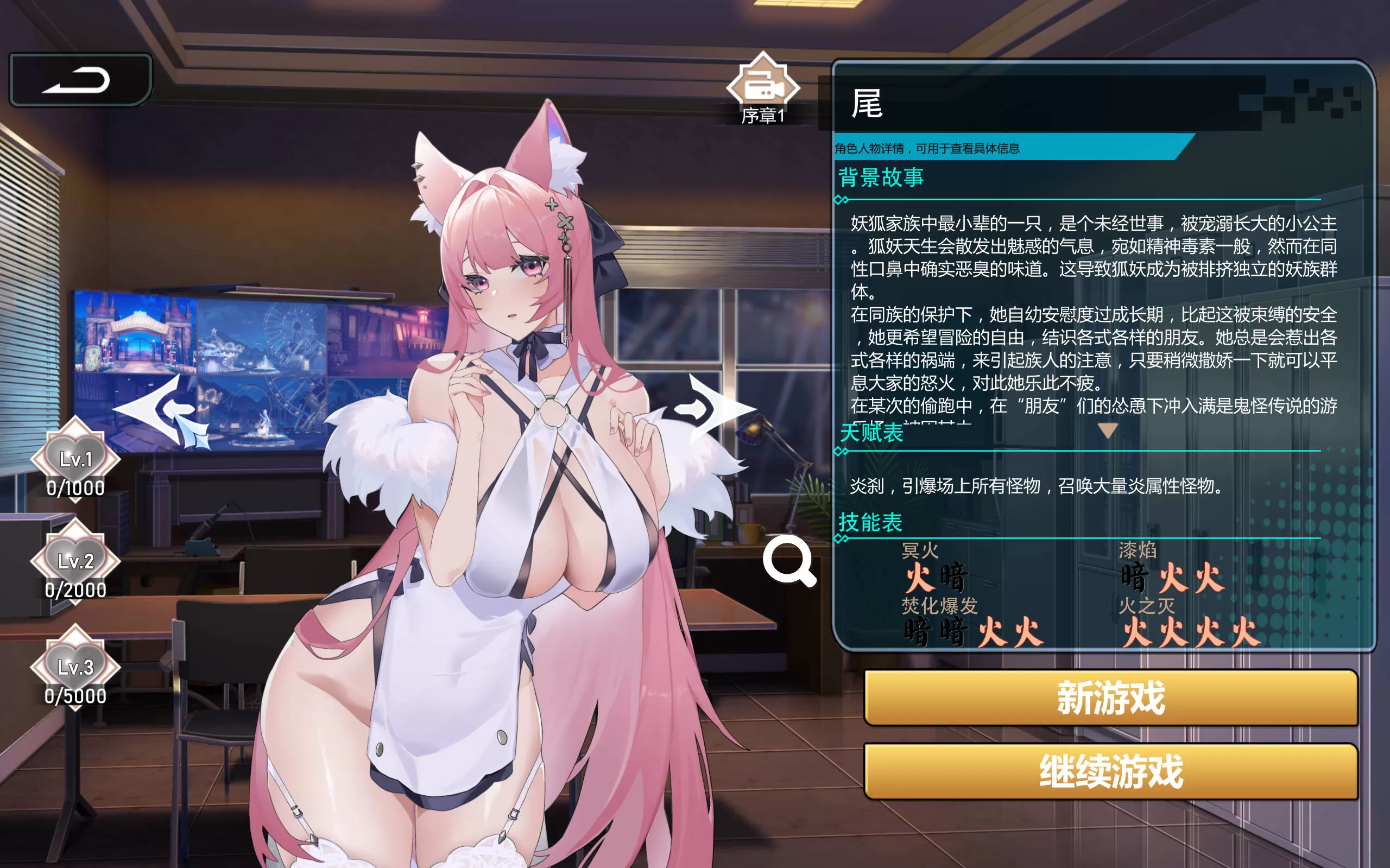This screenshot has width=1390, height=868.
Task: Go back with the return arrow button
Action: pyautogui.click(x=80, y=80)
